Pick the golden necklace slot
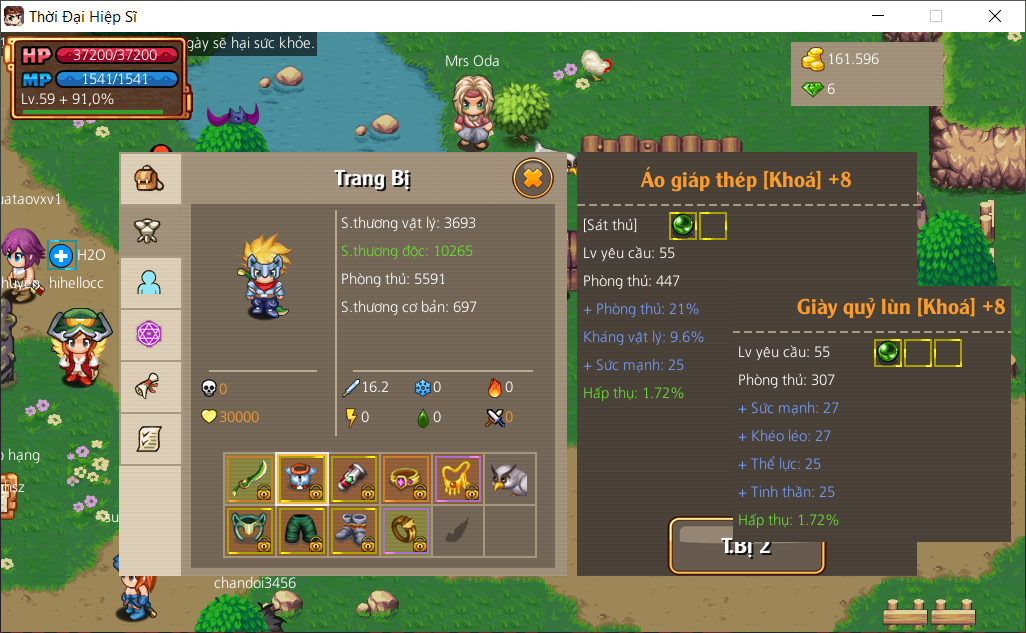The image size is (1026, 633). click(458, 479)
